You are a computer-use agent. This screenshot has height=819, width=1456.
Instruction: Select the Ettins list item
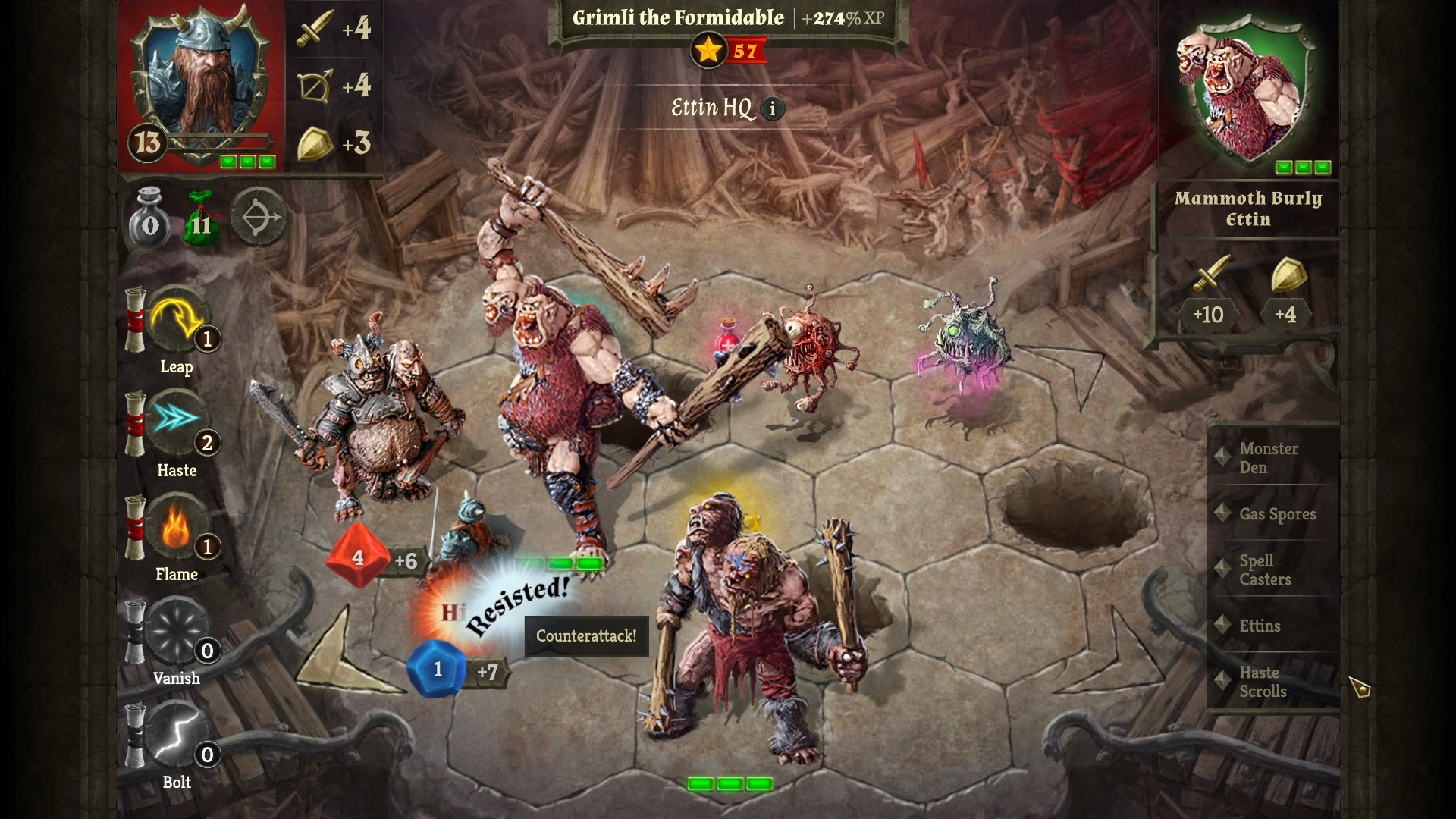pos(1260,626)
